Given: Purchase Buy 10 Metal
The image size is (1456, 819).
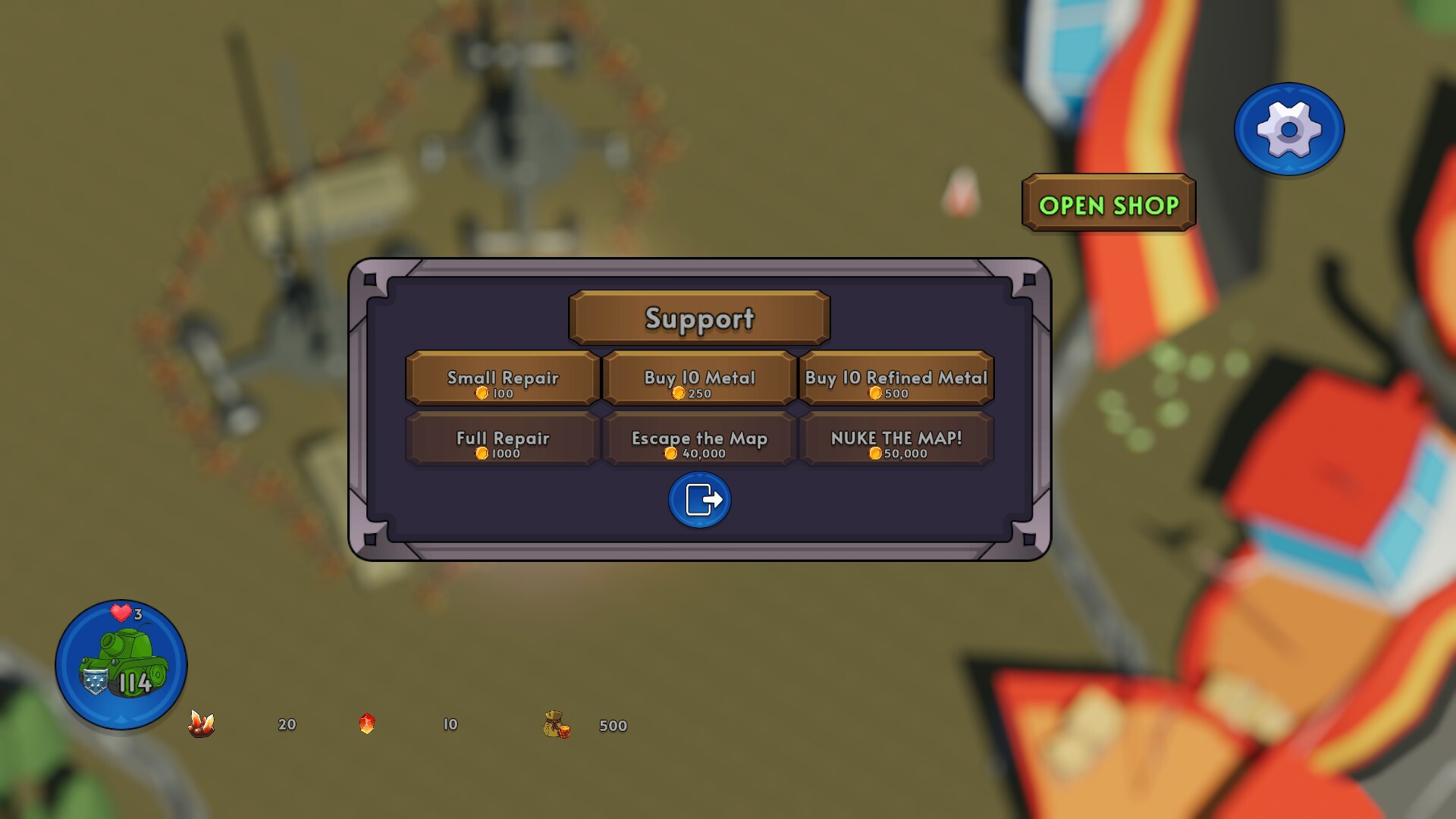Looking at the screenshot, I should (698, 378).
